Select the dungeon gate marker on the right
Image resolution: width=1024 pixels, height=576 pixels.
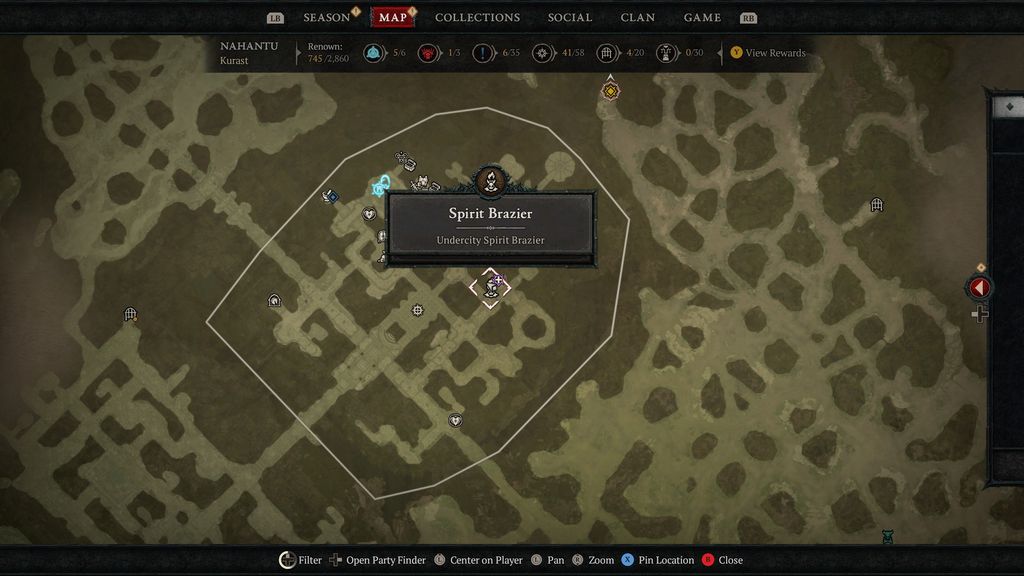tap(877, 205)
